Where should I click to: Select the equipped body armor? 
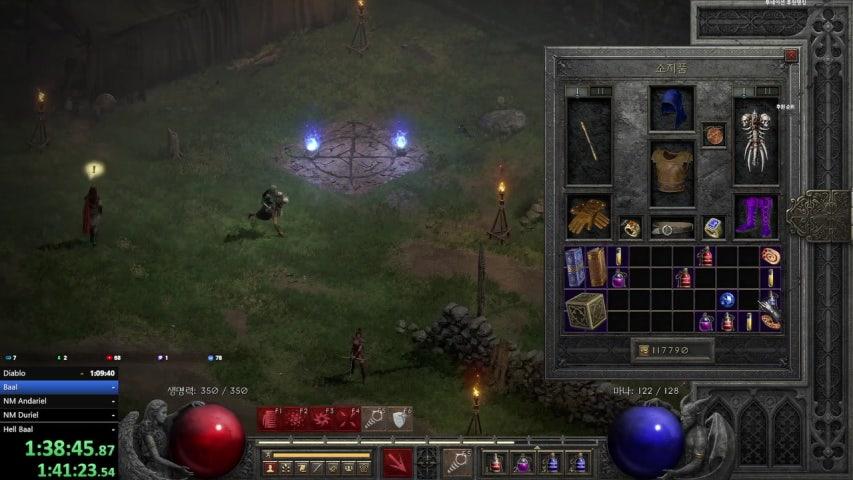(672, 172)
